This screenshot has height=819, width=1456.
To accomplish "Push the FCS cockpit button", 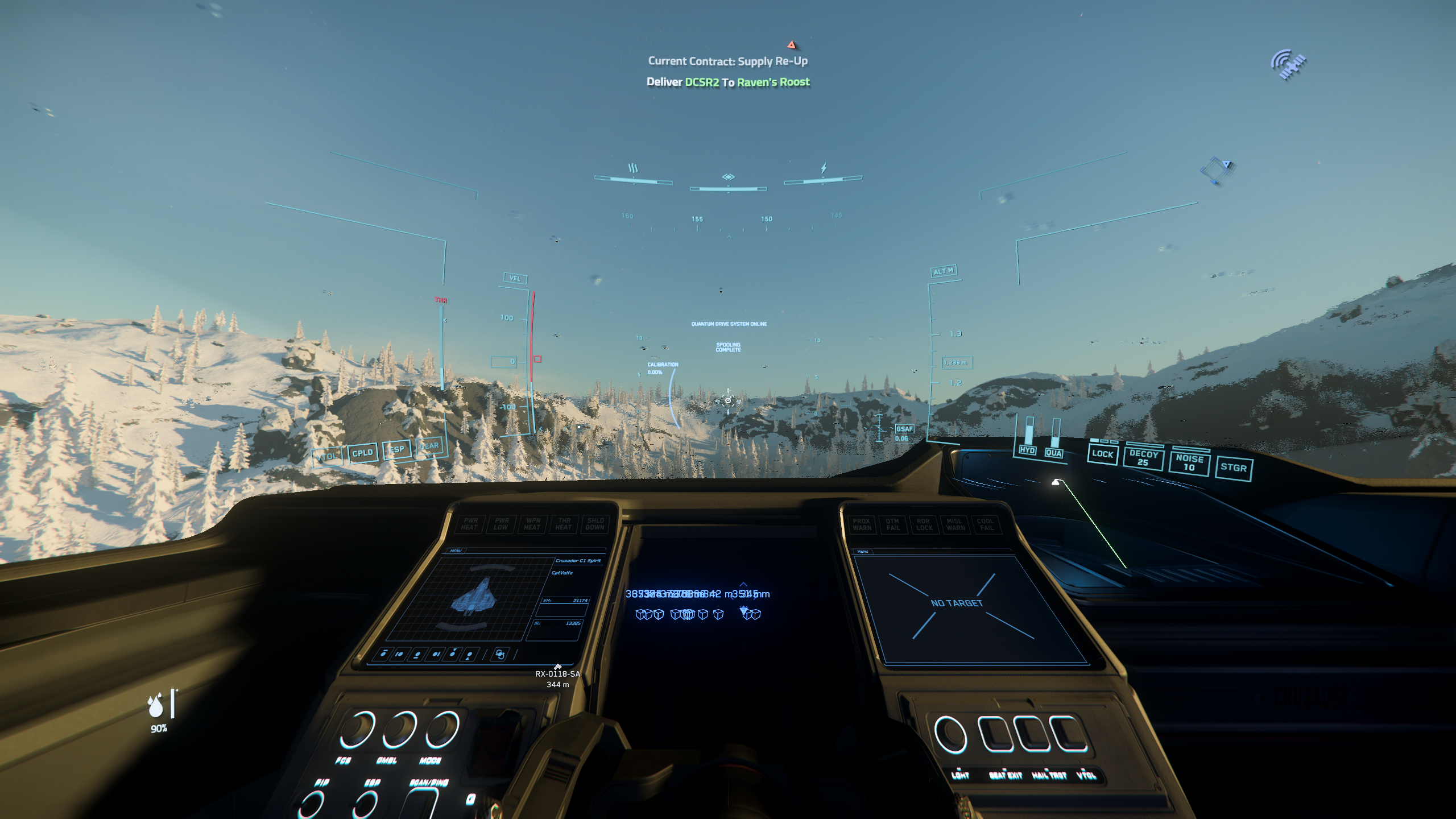I will click(x=357, y=729).
